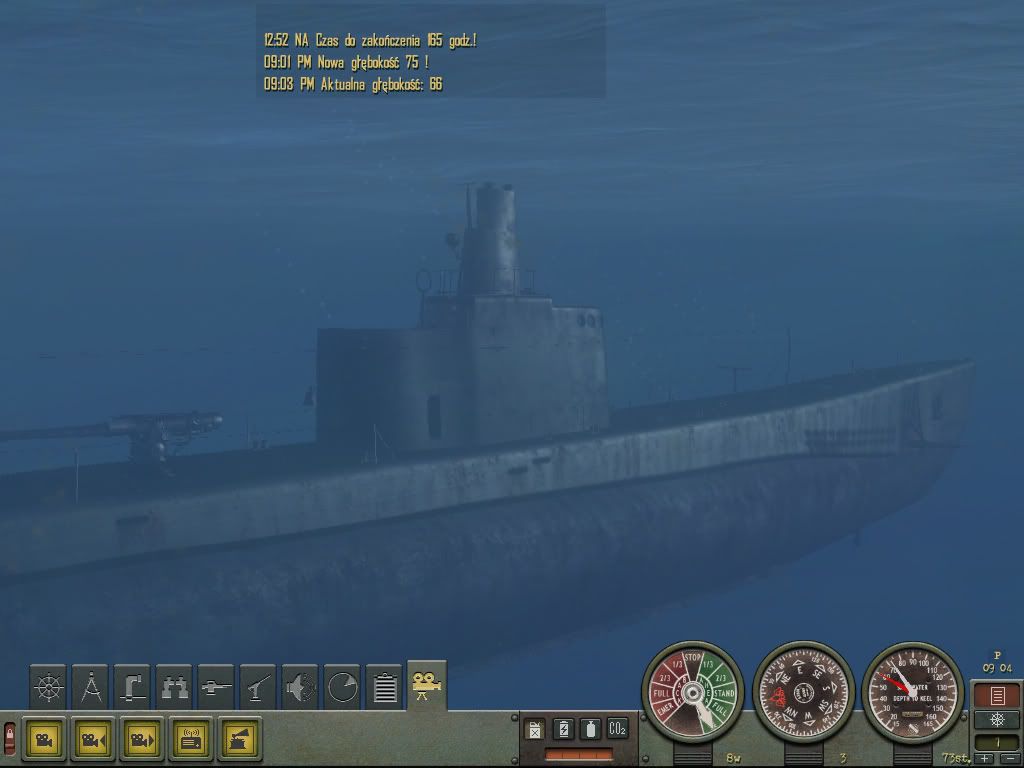Increase time compression with plus button

986,759
